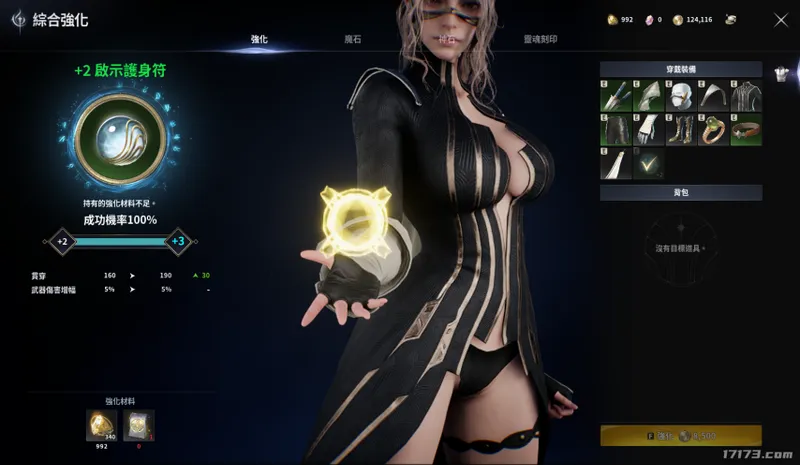The width and height of the screenshot is (800, 465).
Task: Switch to the 強化 enhancement tab
Action: click(x=259, y=39)
